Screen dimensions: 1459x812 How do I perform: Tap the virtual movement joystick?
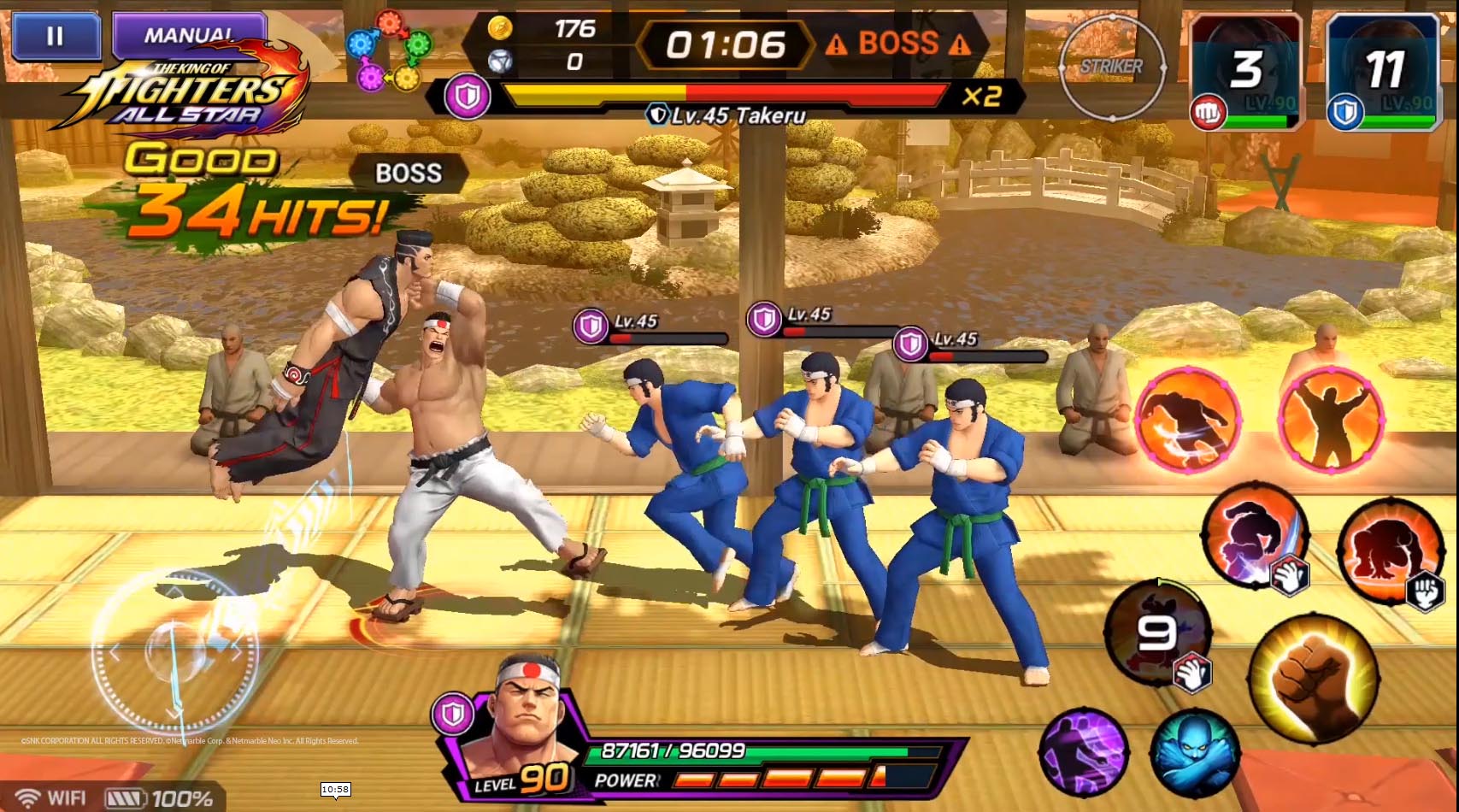click(174, 652)
